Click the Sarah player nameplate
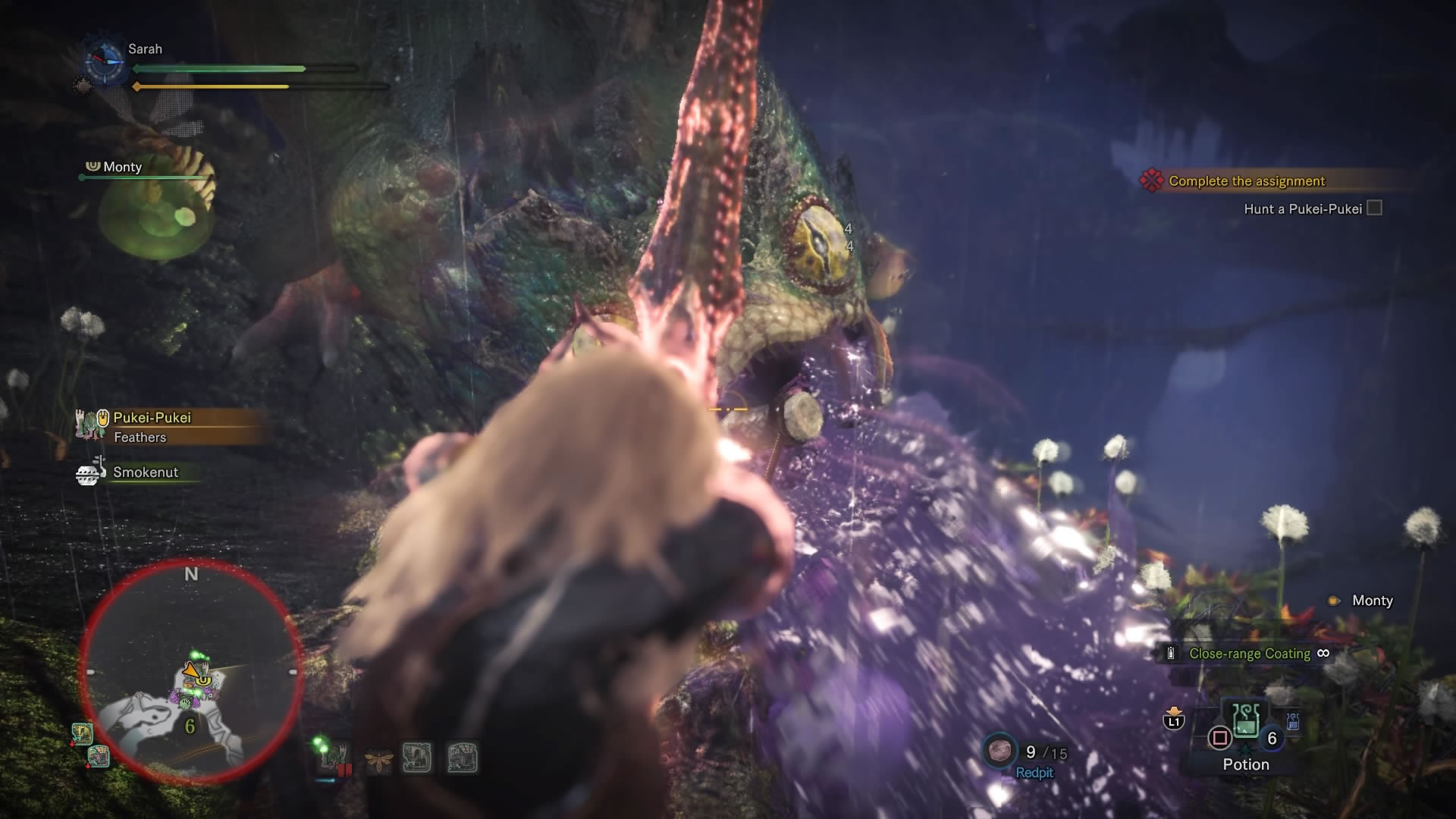Image resolution: width=1456 pixels, height=819 pixels. (147, 48)
